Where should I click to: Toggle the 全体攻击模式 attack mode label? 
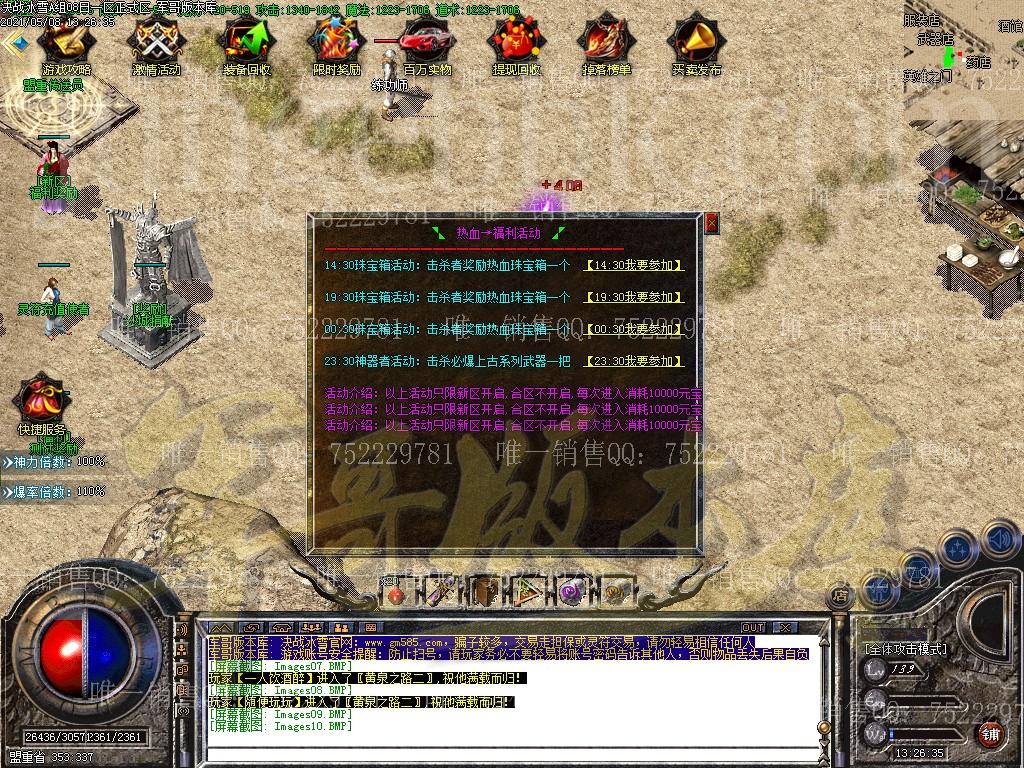click(x=906, y=649)
